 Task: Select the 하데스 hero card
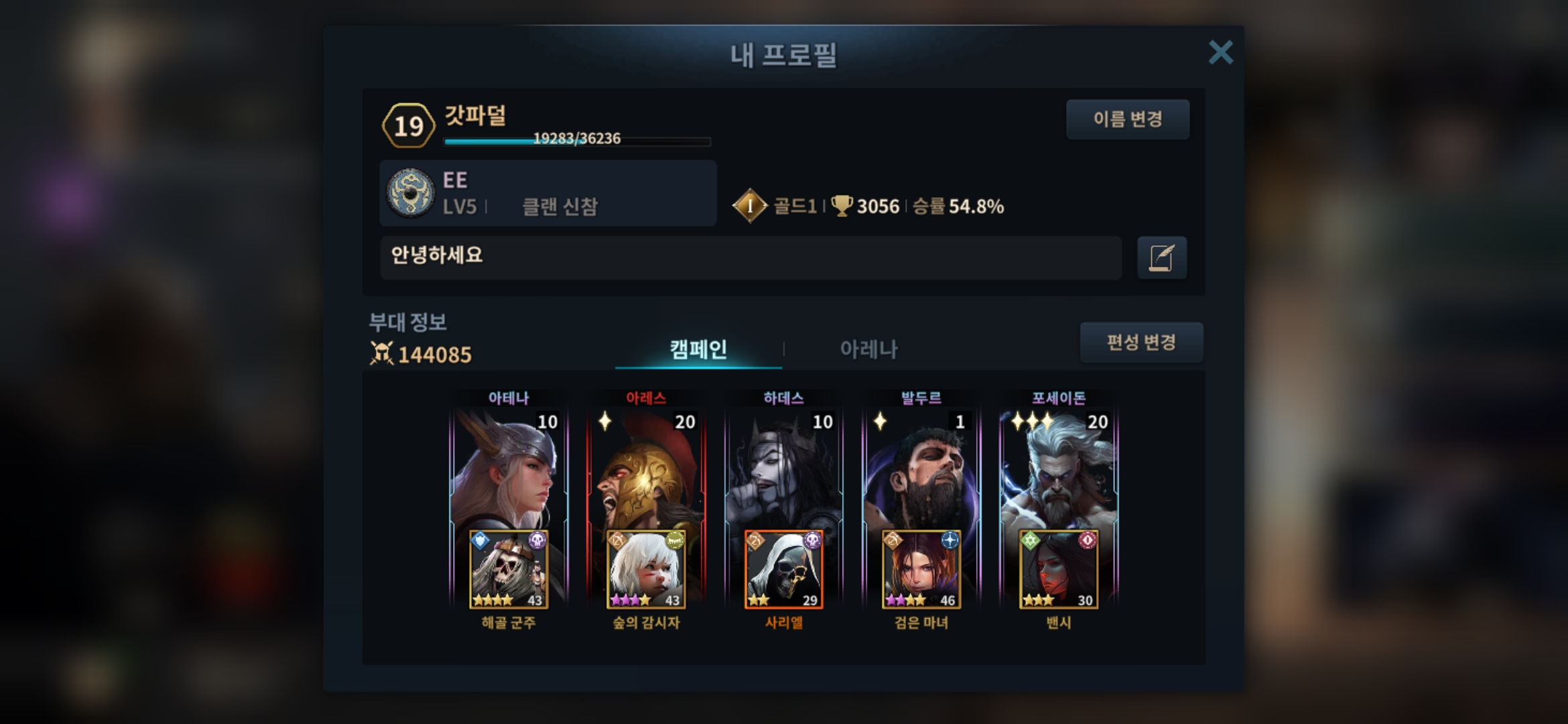[x=783, y=469]
